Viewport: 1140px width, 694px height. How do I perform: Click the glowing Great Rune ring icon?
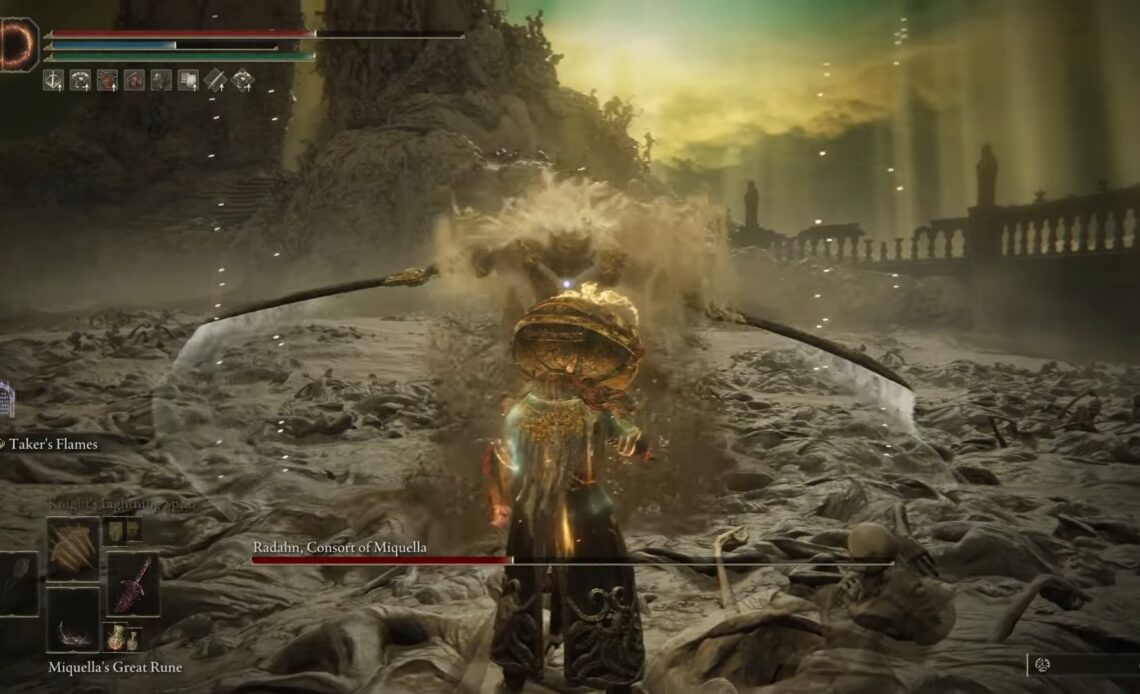(18, 45)
